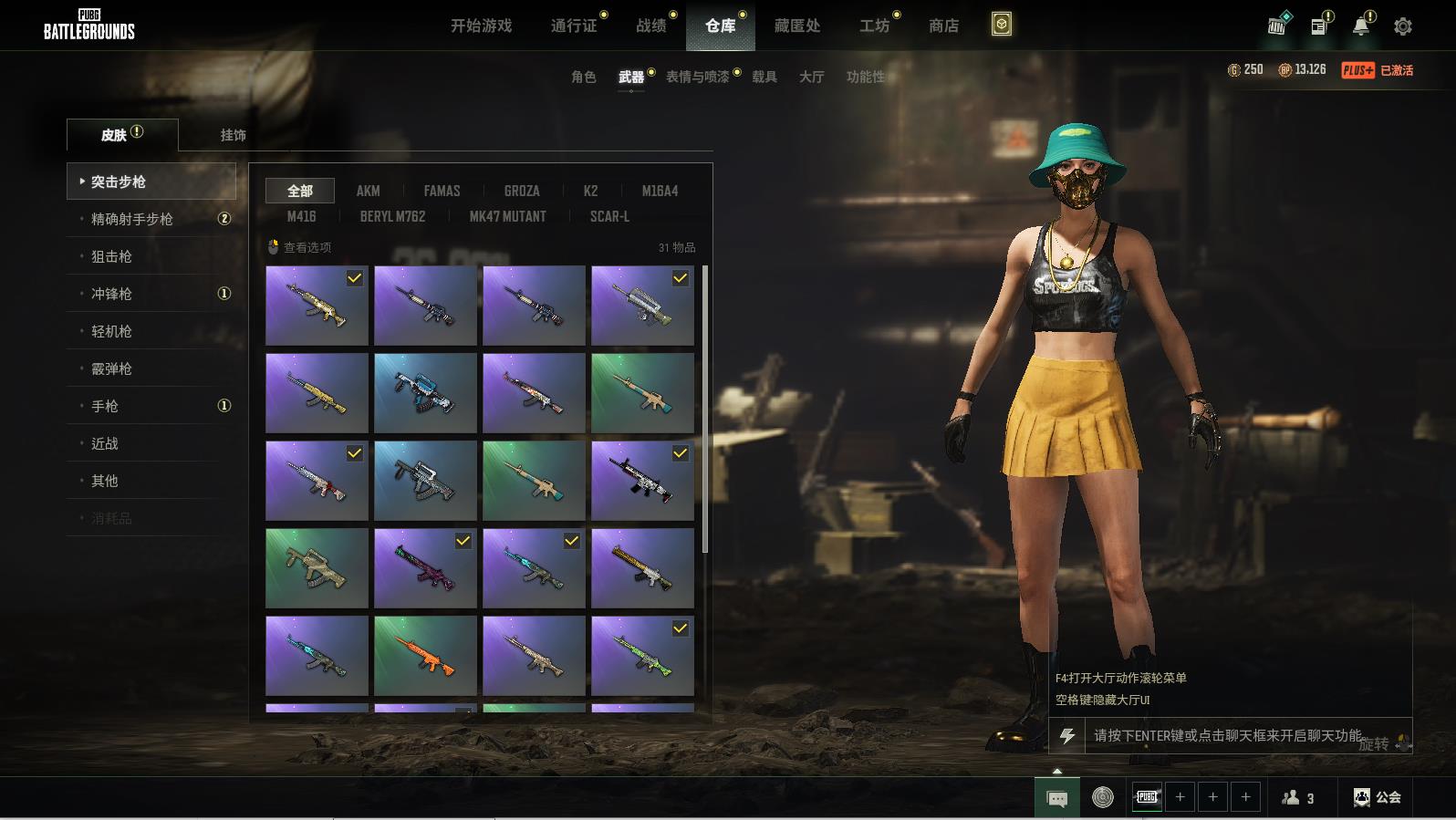The height and width of the screenshot is (820, 1456).
Task: Open the 战绩 career stats page
Action: click(x=651, y=26)
